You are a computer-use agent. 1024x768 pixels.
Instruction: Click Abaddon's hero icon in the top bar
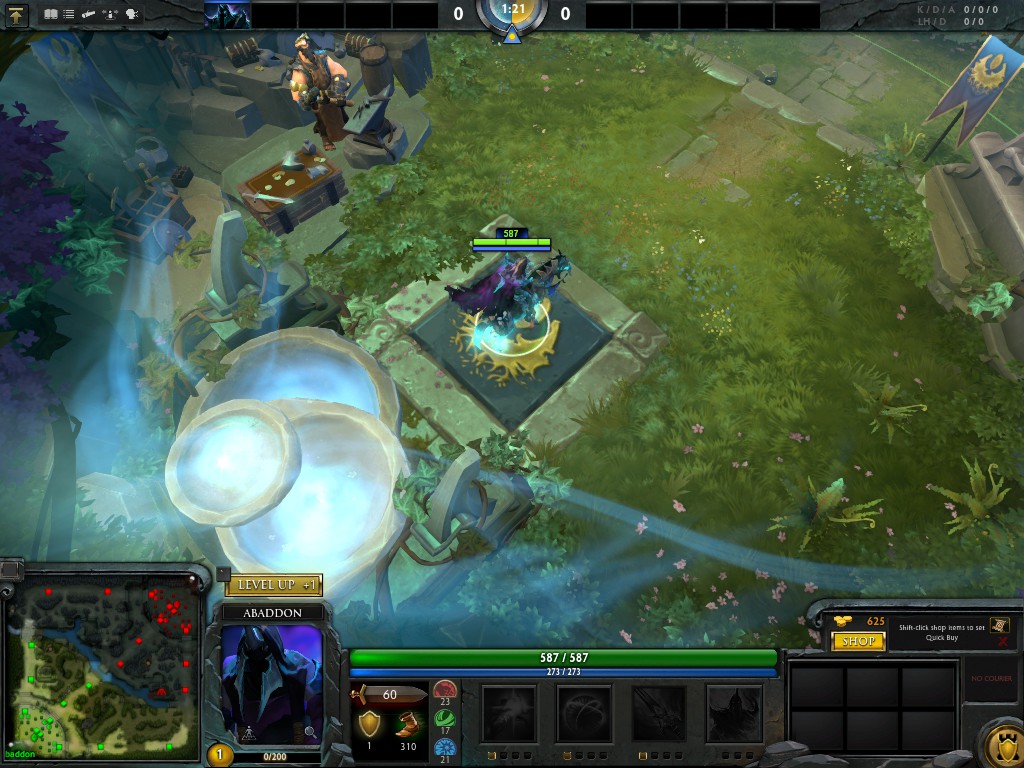[x=227, y=15]
